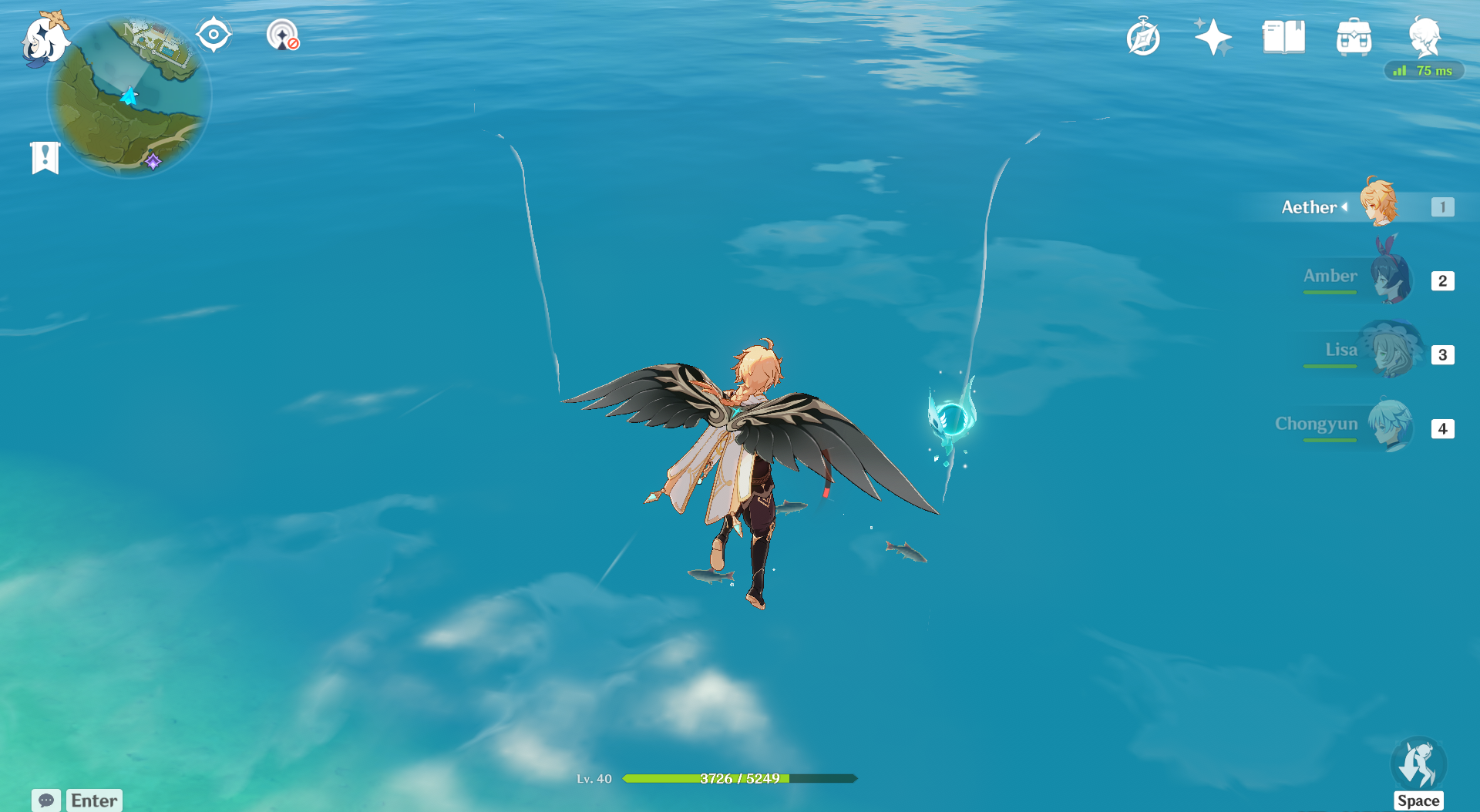The width and height of the screenshot is (1480, 812).
Task: Open the Paimon menu icon
Action: pyautogui.click(x=45, y=39)
